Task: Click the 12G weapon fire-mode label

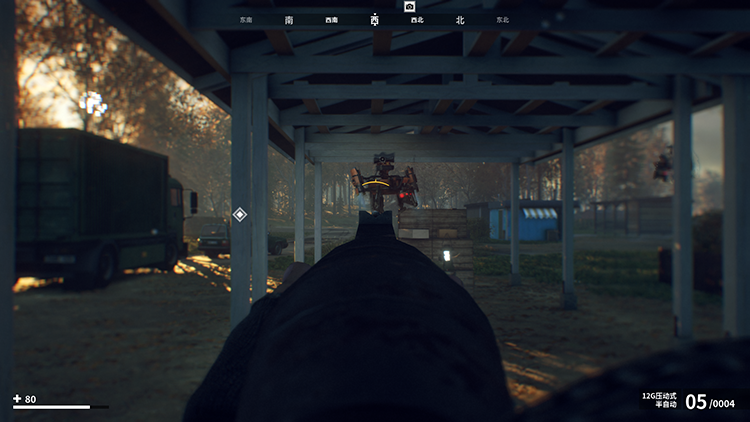Action: (660, 399)
